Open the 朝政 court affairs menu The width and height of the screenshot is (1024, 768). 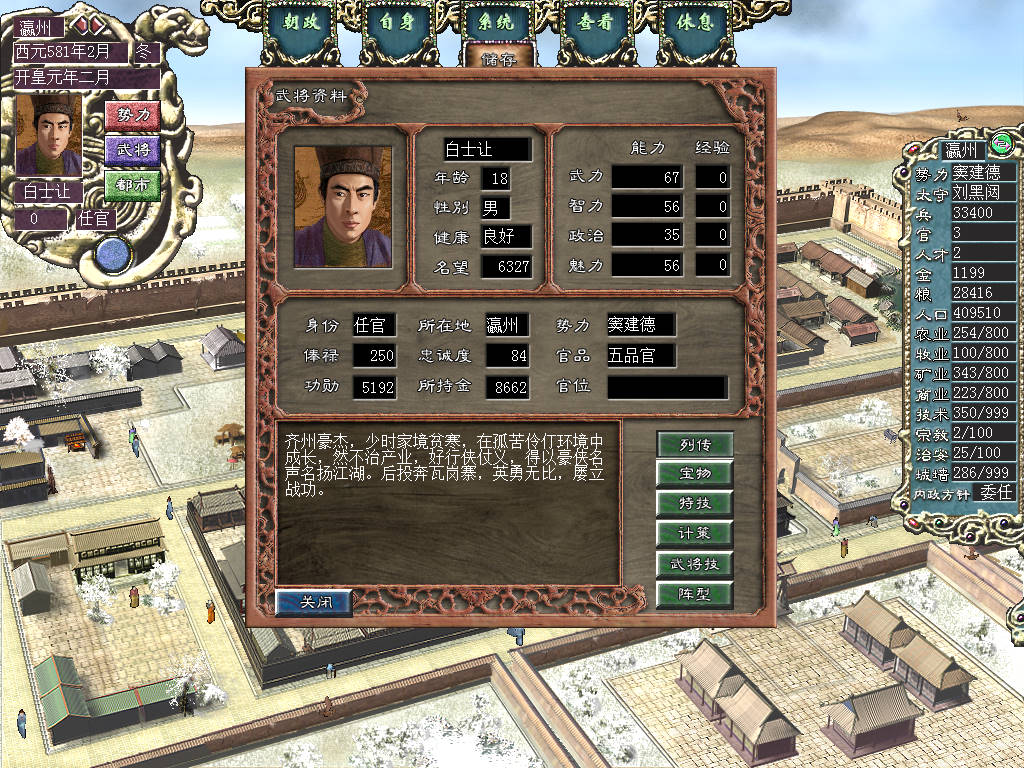(x=302, y=23)
